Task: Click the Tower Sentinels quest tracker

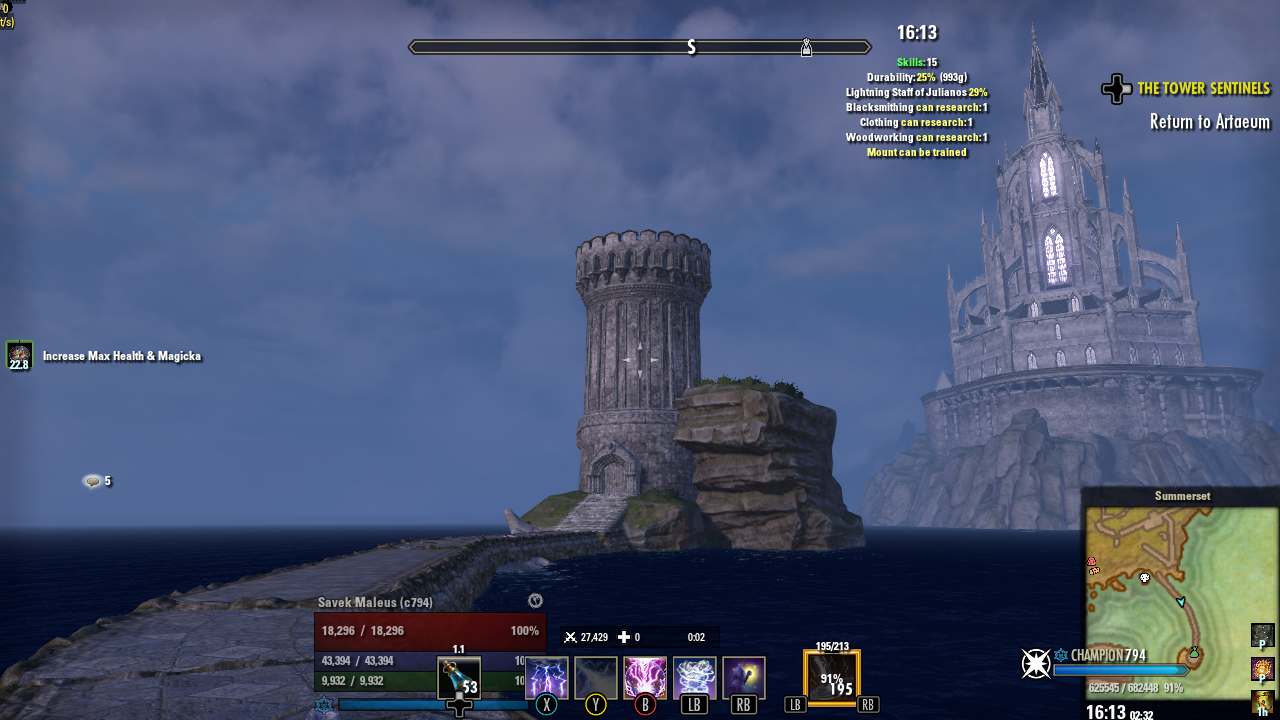Action: (x=1203, y=89)
